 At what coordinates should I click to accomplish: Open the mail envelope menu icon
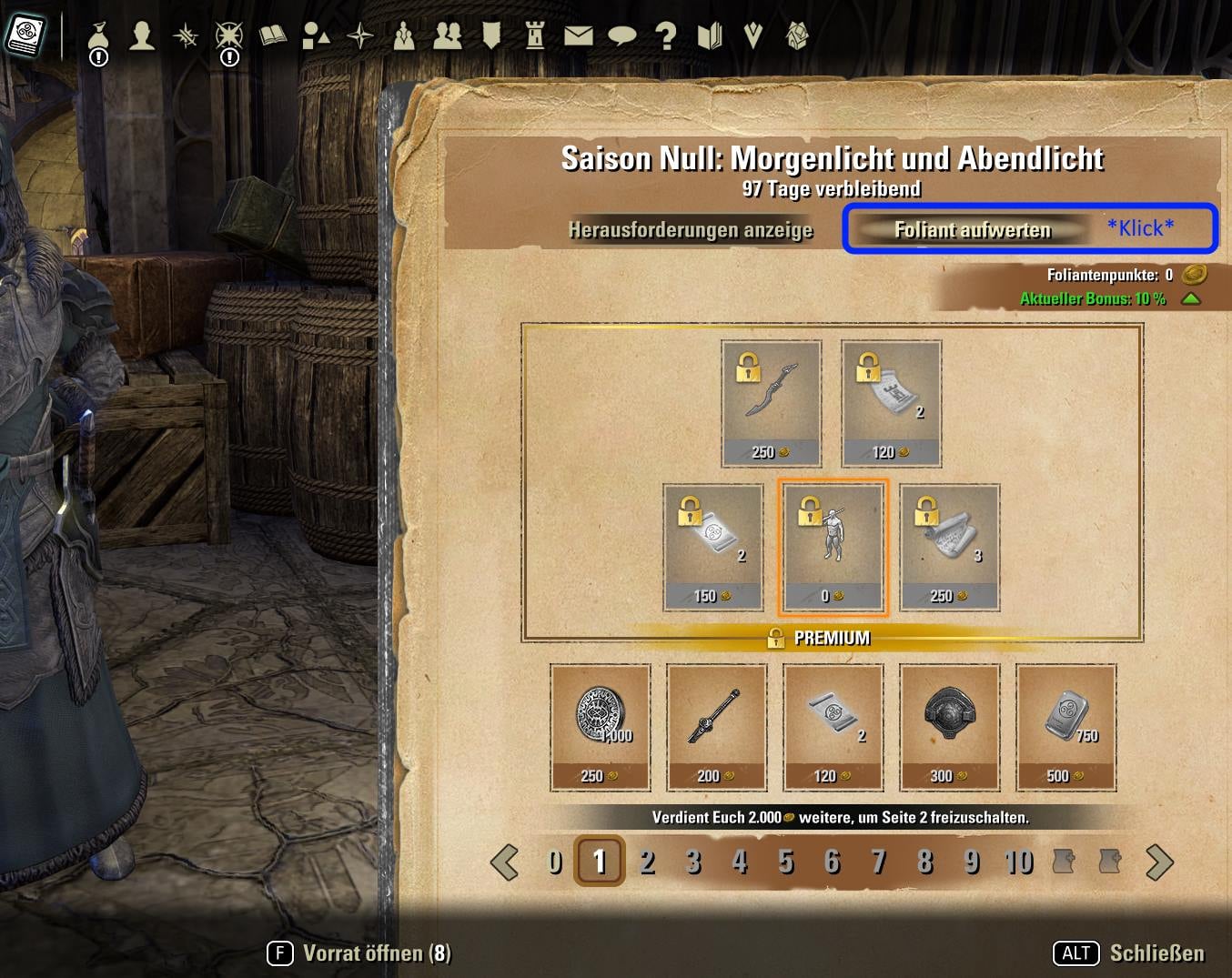pos(578,35)
